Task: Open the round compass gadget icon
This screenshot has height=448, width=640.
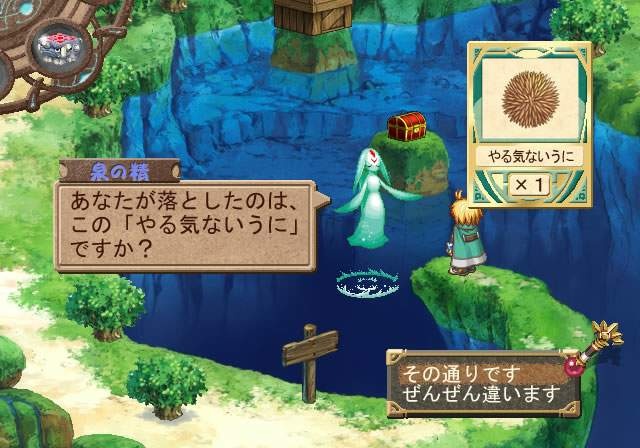Action: tap(50, 46)
